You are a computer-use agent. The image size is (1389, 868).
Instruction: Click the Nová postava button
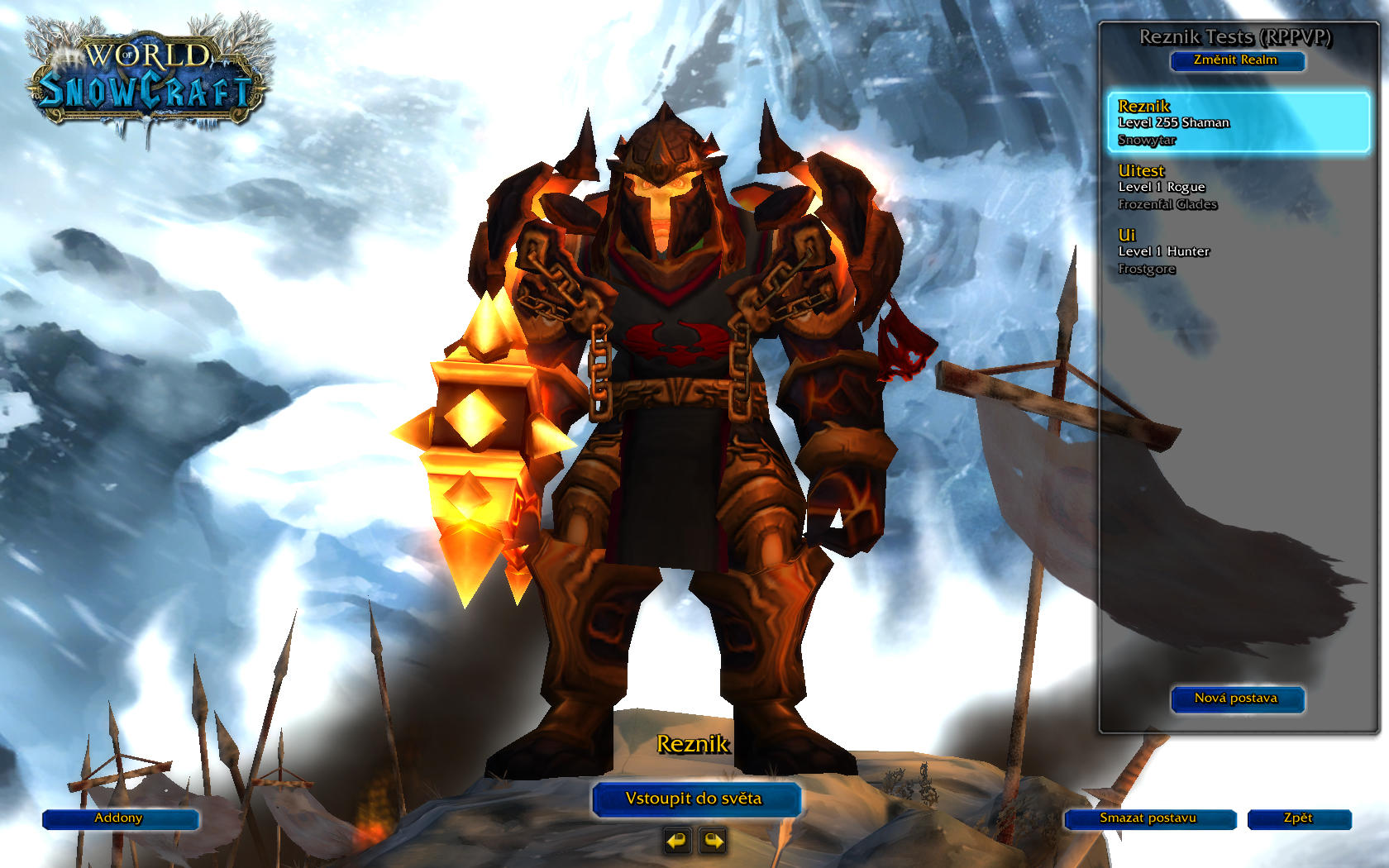(x=1237, y=699)
